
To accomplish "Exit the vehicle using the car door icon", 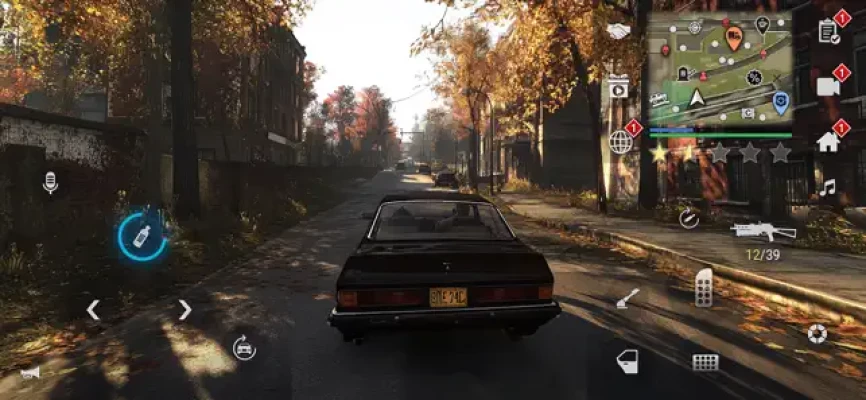I will 627,361.
